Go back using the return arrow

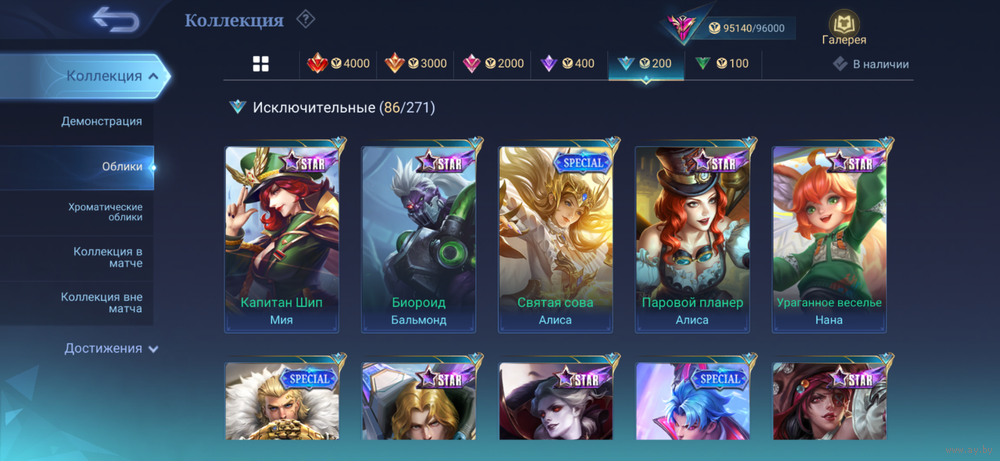pyautogui.click(x=115, y=19)
